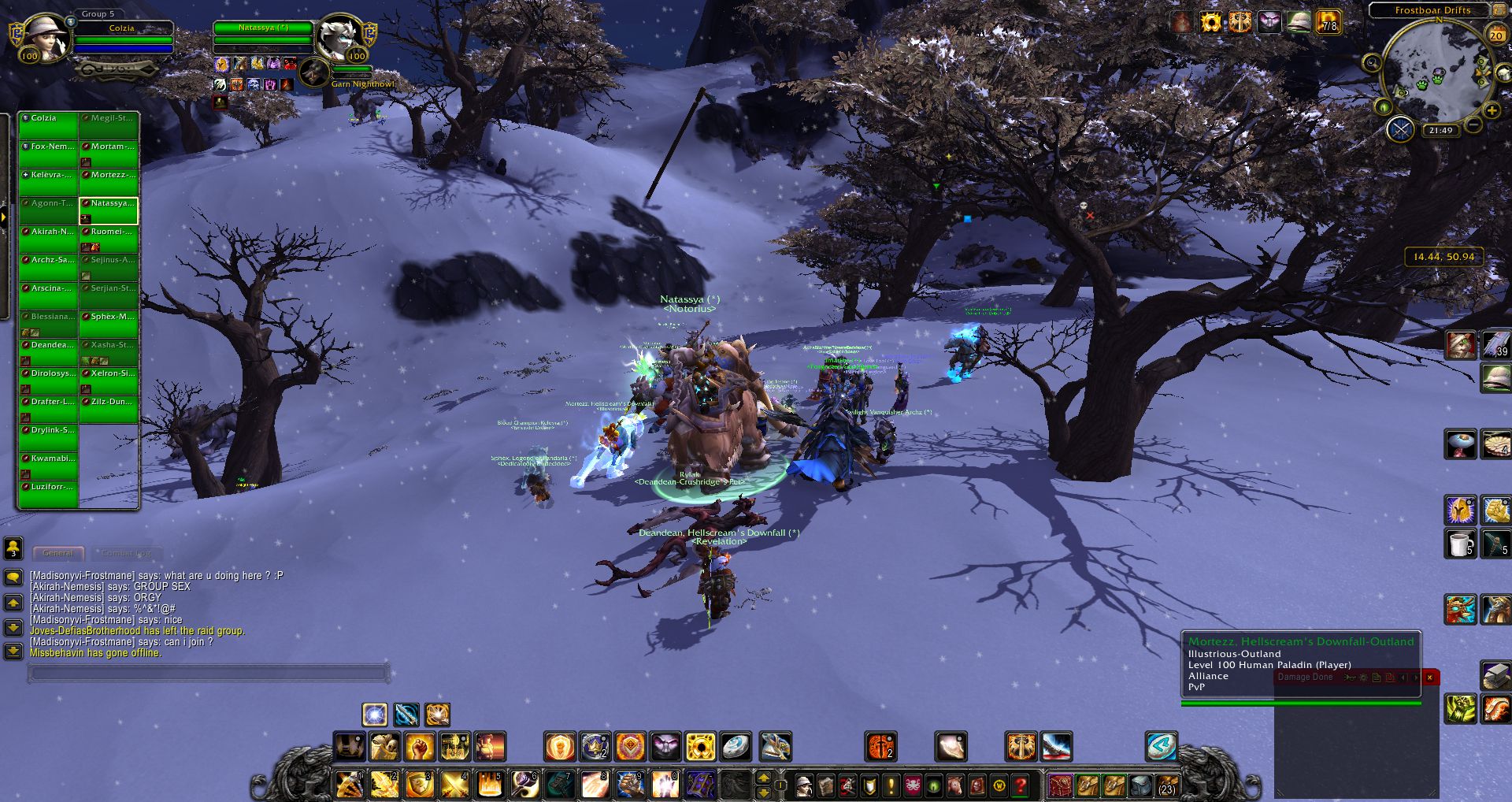Activate the golden fist ability
The image size is (1512, 802).
click(x=420, y=746)
